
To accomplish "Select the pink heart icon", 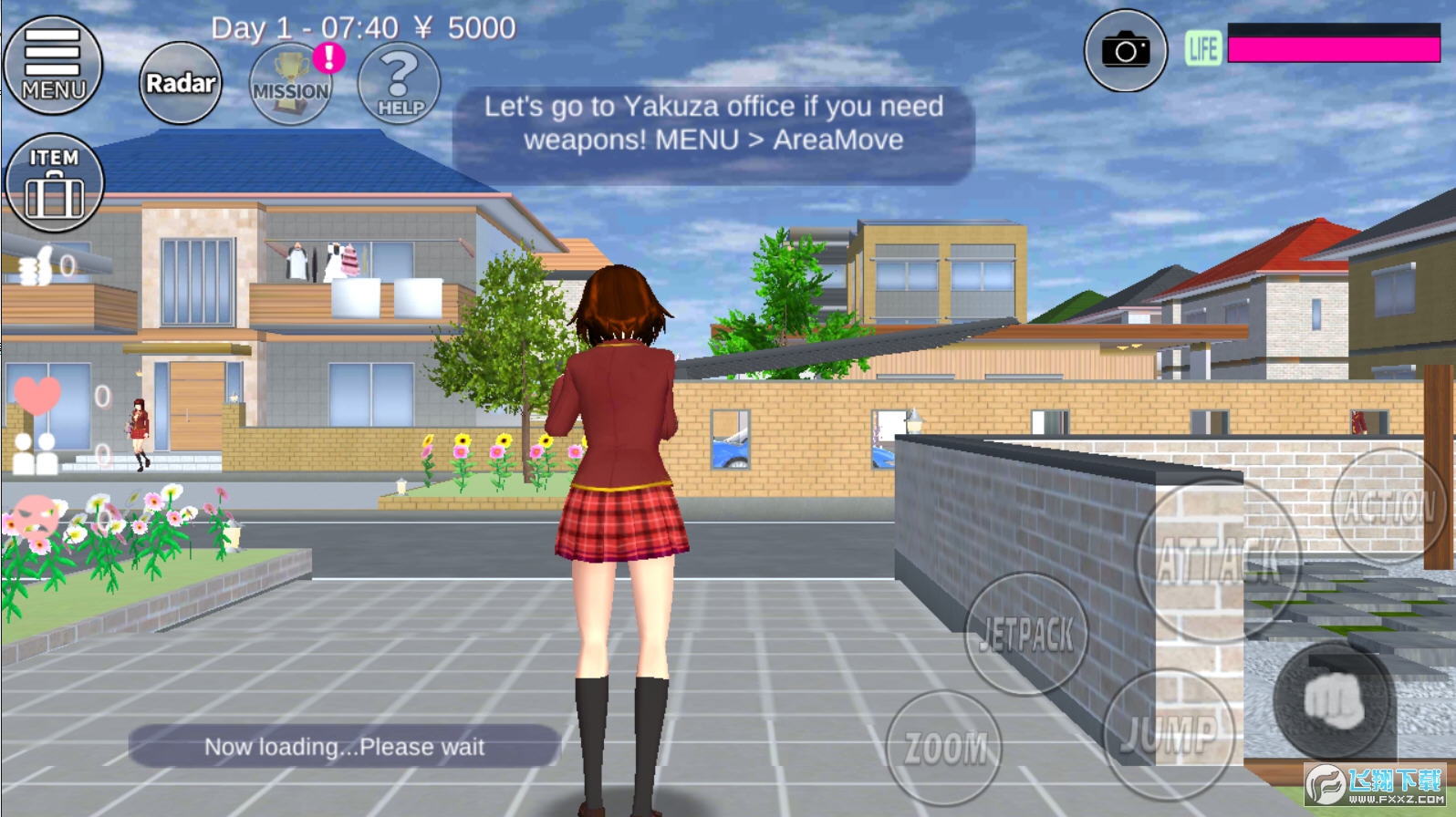I will [x=36, y=394].
